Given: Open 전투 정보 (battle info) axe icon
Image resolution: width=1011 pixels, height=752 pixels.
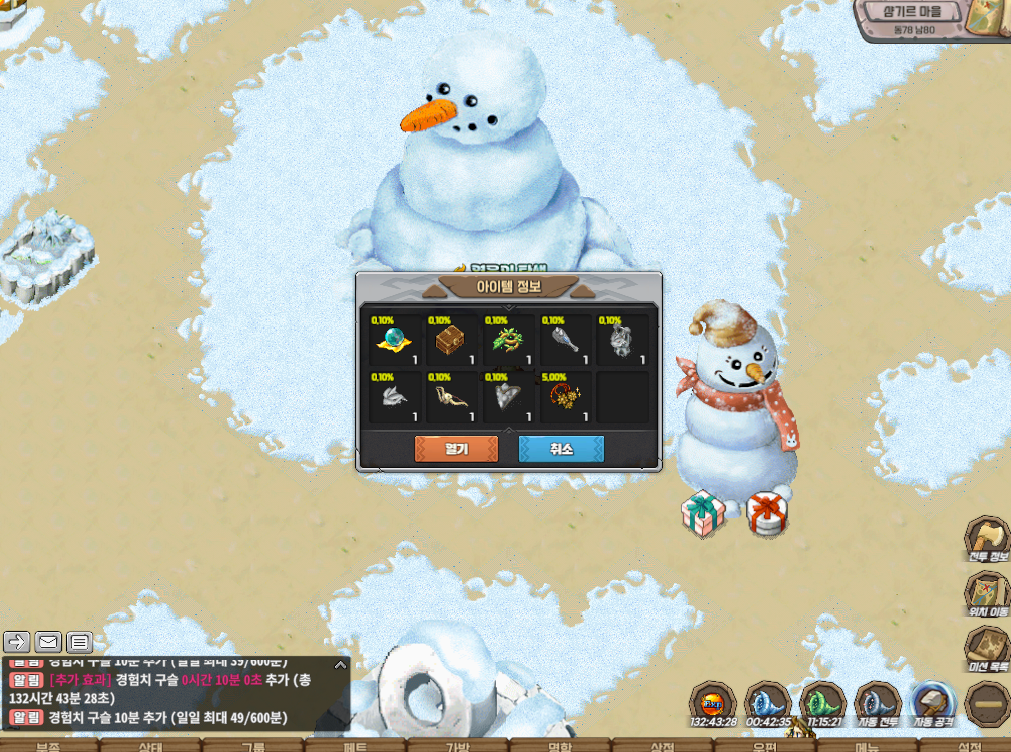Looking at the screenshot, I should (x=987, y=539).
